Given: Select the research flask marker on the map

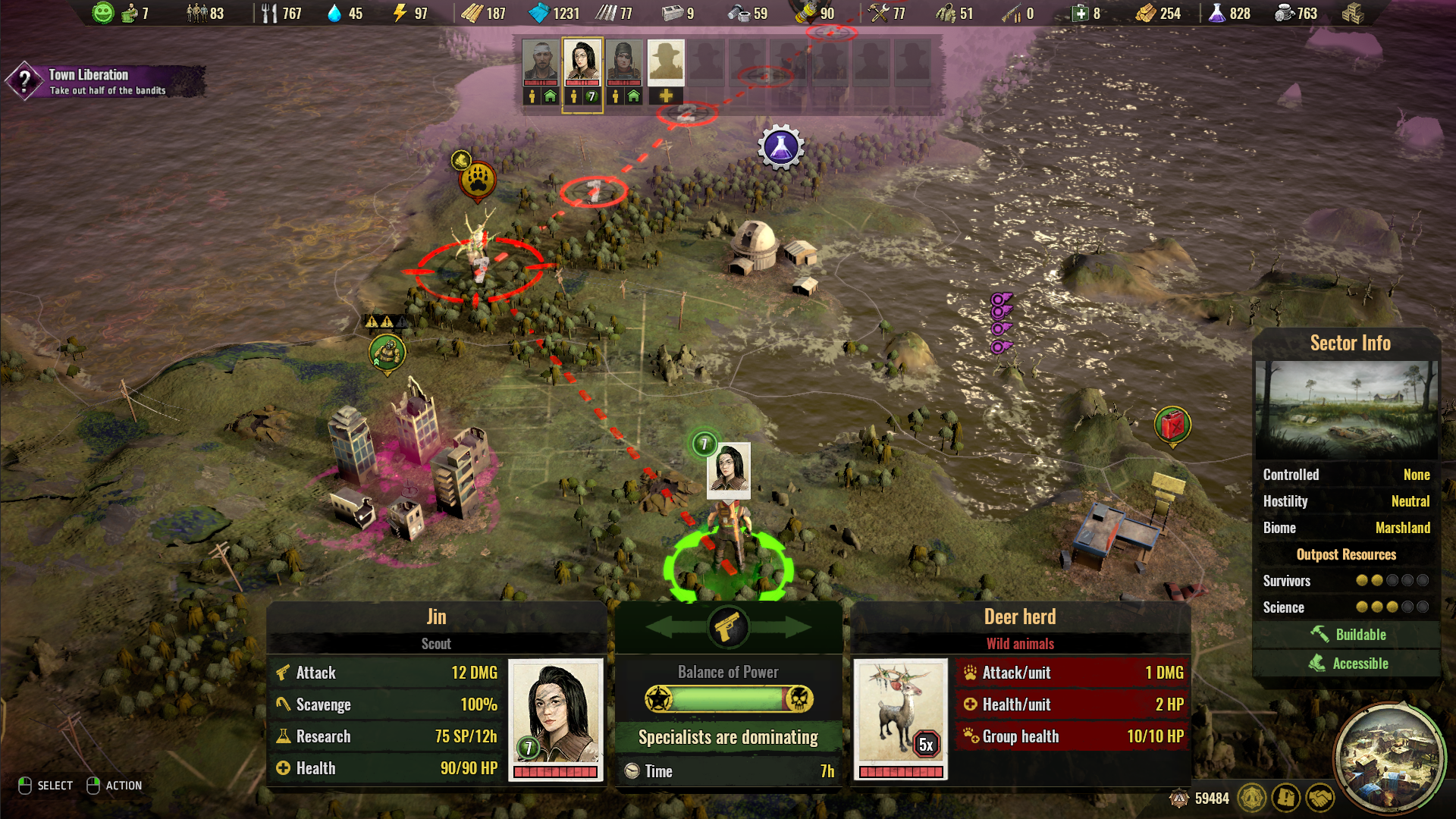Looking at the screenshot, I should pyautogui.click(x=781, y=148).
